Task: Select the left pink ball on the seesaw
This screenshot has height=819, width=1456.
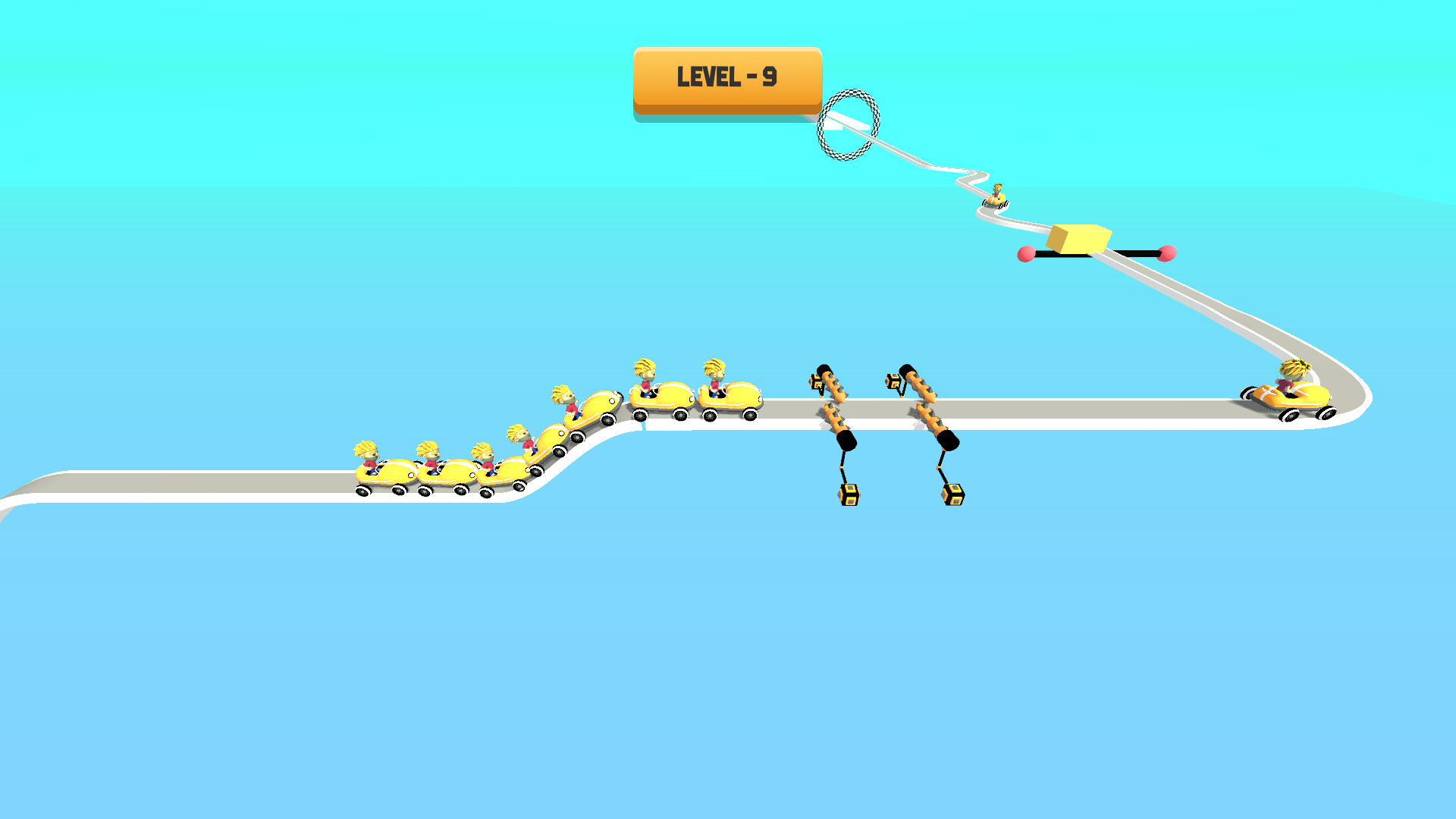Action: [1028, 256]
